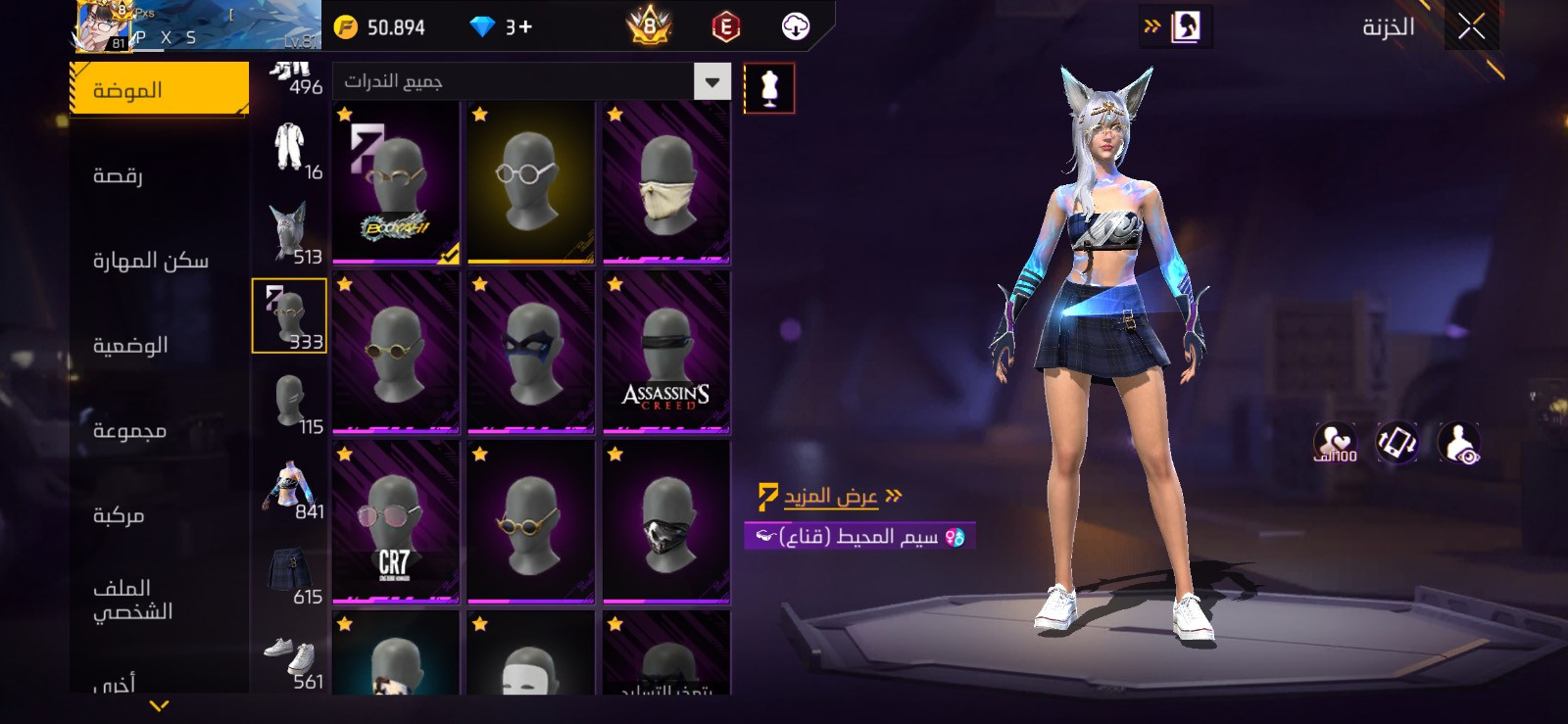
Task: Select the beige bandana face mask
Action: (666, 183)
